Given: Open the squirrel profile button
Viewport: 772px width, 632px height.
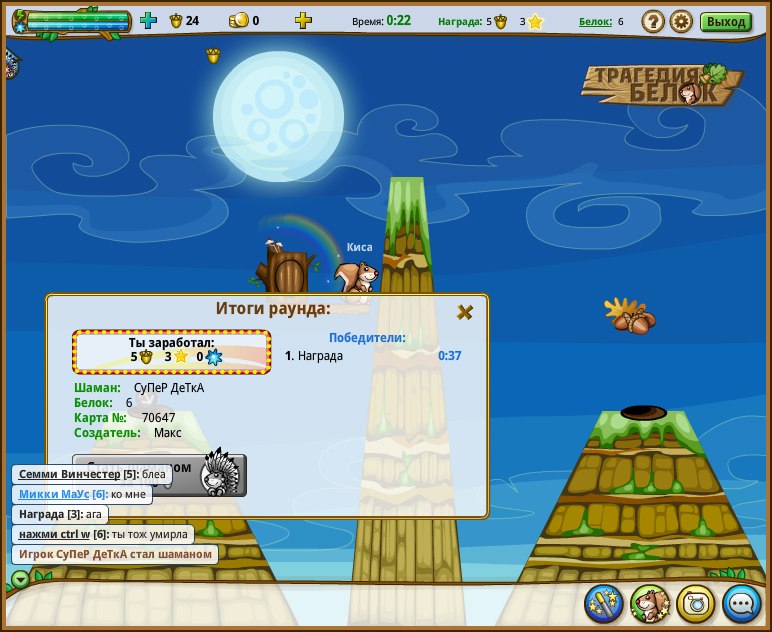Looking at the screenshot, I should 650,603.
